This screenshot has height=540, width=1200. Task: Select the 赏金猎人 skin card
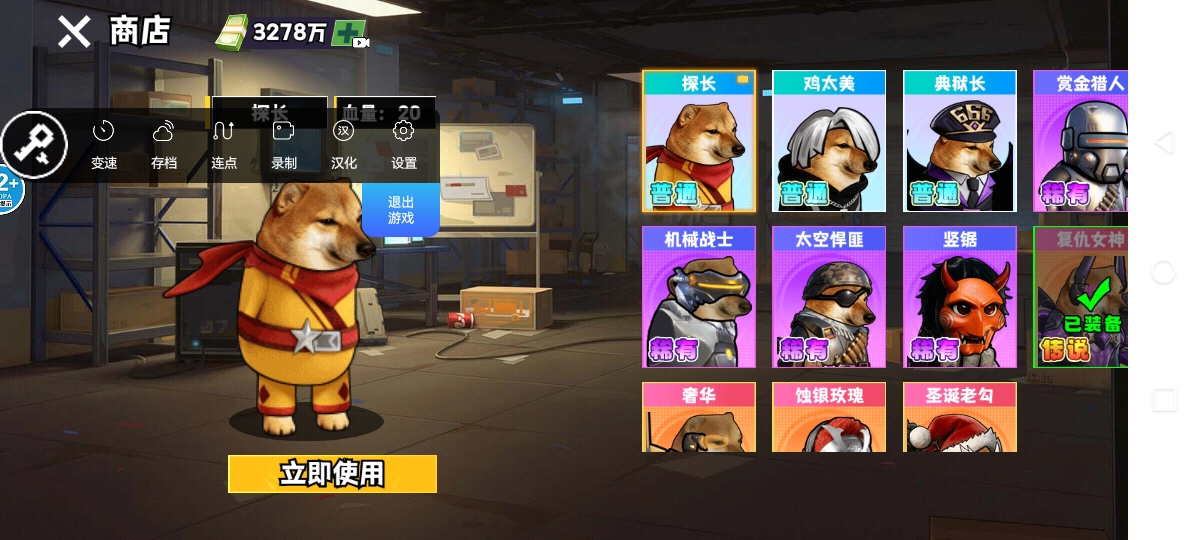[x=1081, y=142]
